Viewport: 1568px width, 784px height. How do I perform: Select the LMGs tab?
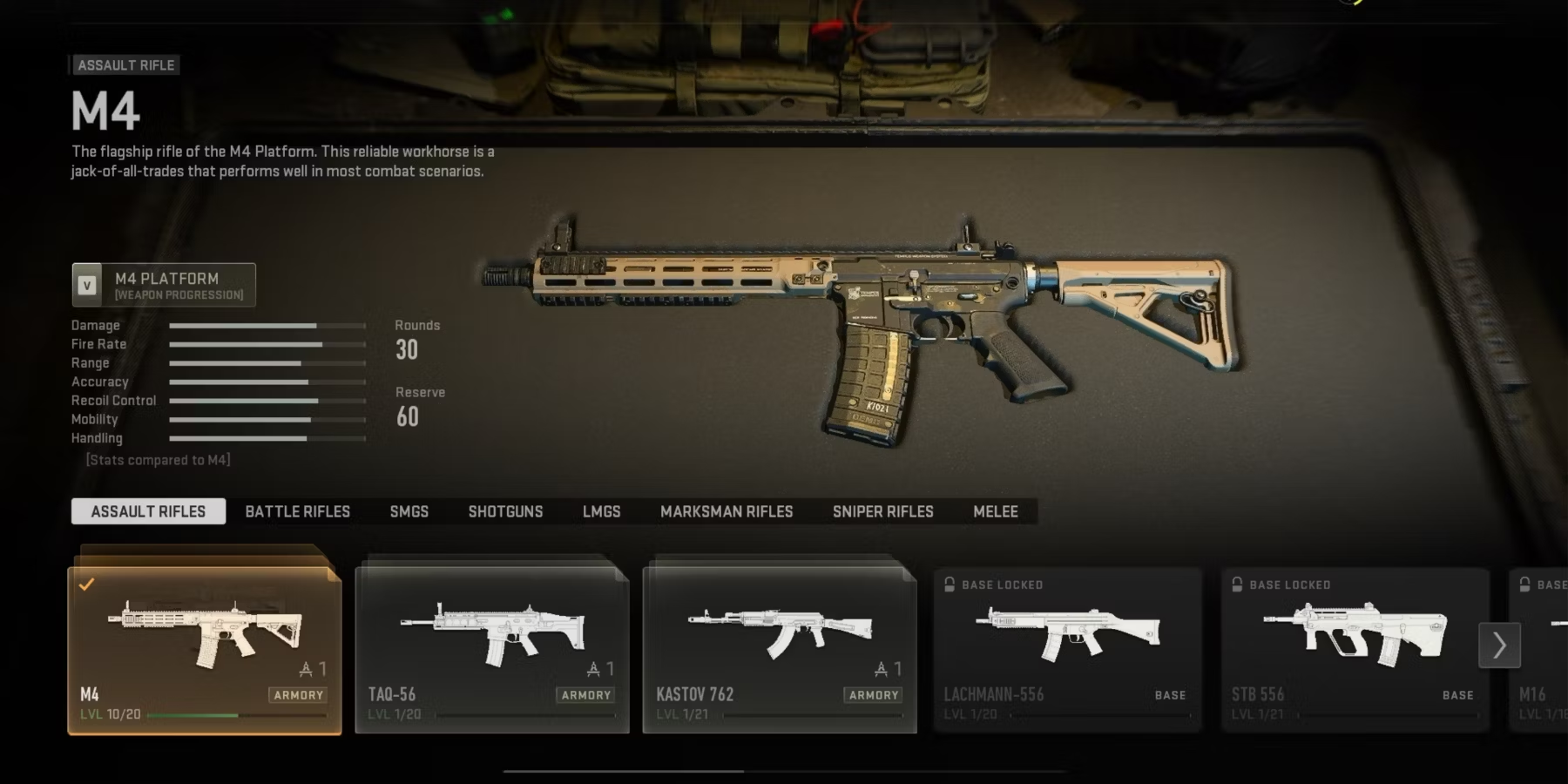point(601,511)
